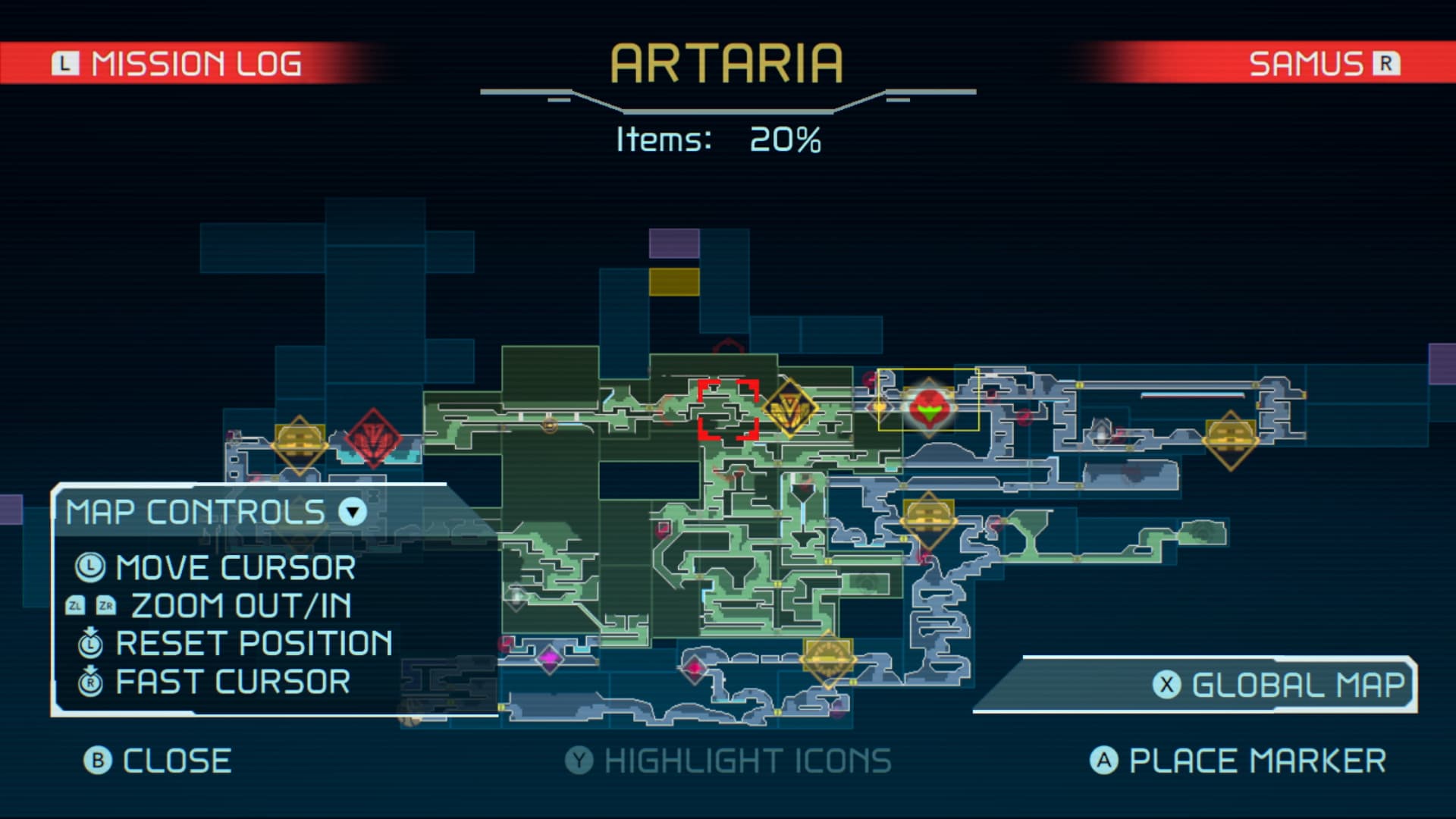Activate Highlight Icons option
This screenshot has width=1456, height=819.
point(729,761)
